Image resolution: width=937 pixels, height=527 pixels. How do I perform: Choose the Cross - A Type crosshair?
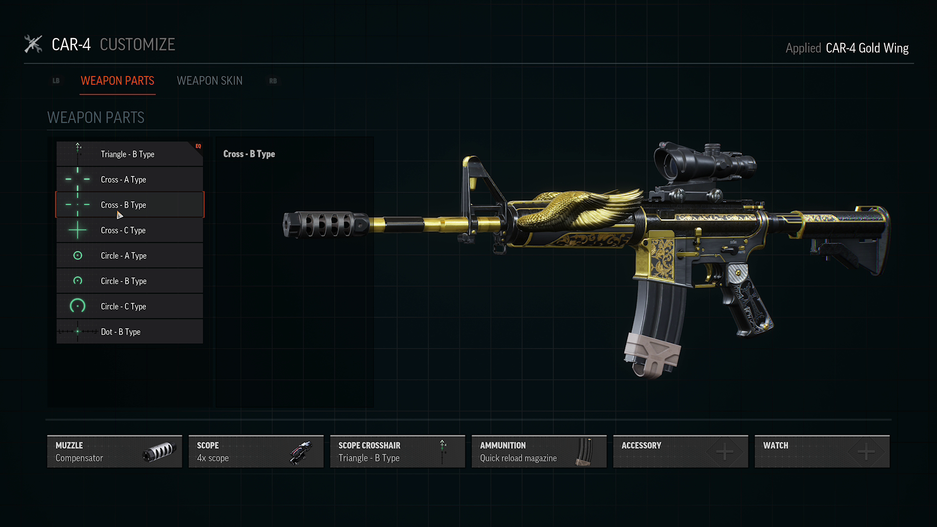click(x=129, y=180)
